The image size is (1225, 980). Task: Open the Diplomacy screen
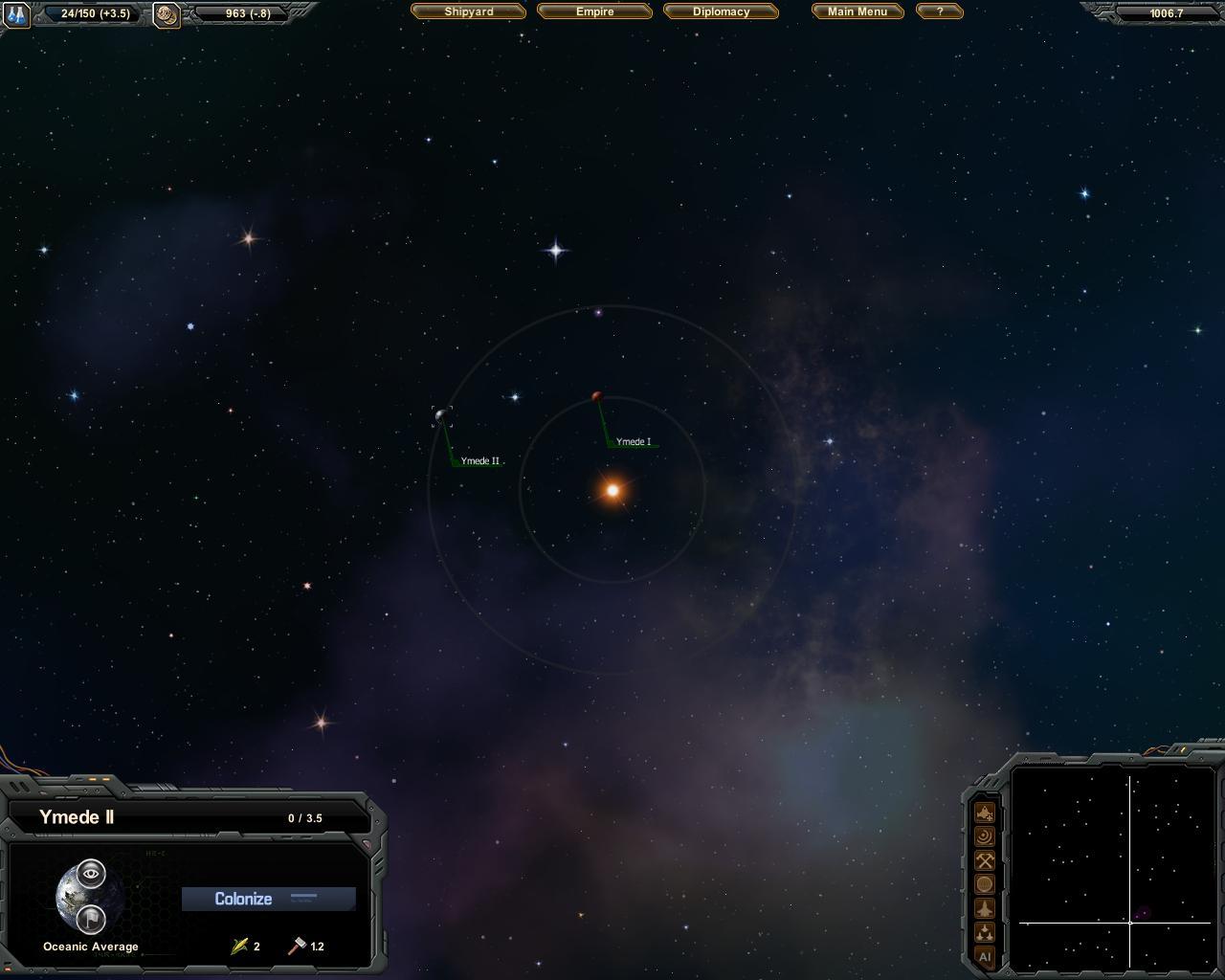721,11
